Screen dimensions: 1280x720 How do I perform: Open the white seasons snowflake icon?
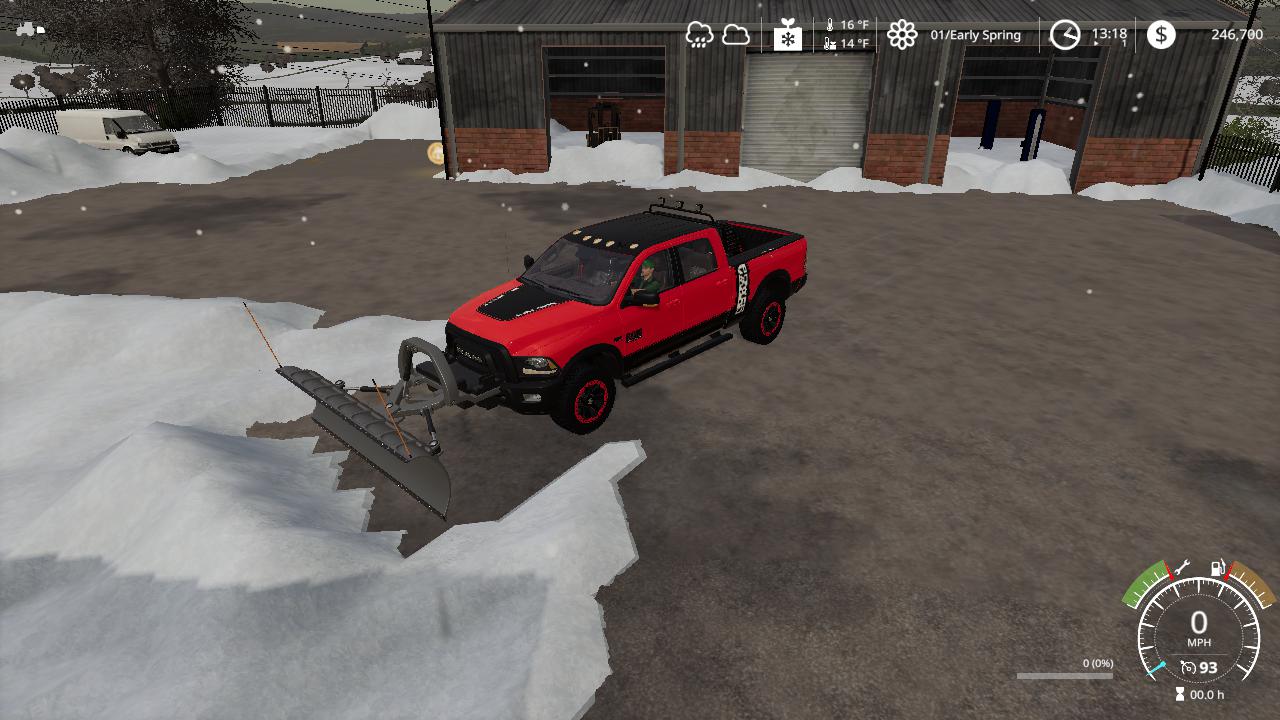click(788, 36)
